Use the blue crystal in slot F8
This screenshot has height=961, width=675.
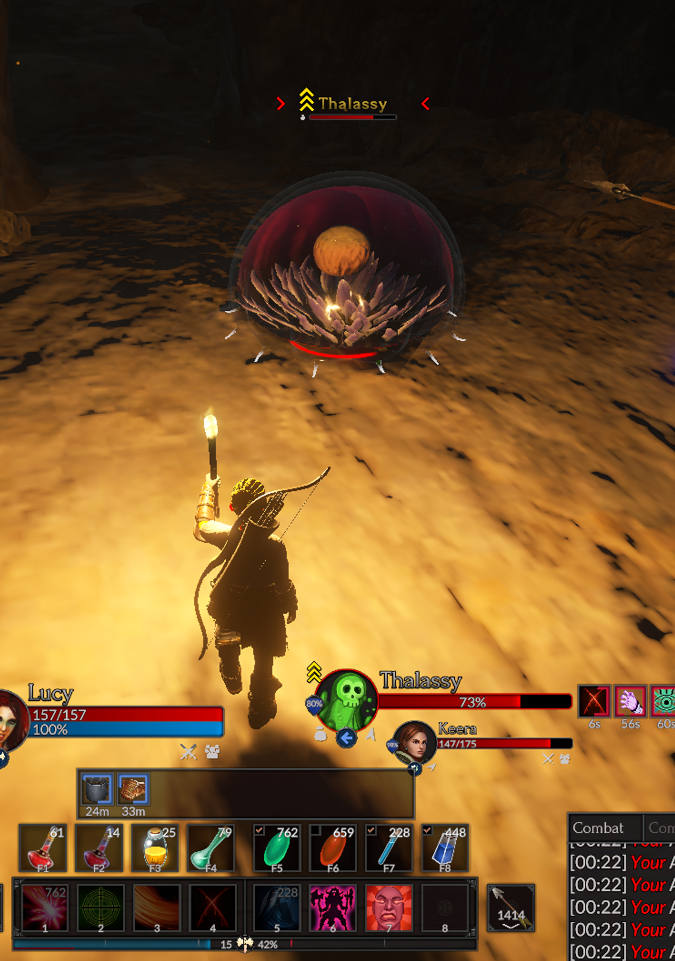(445, 848)
